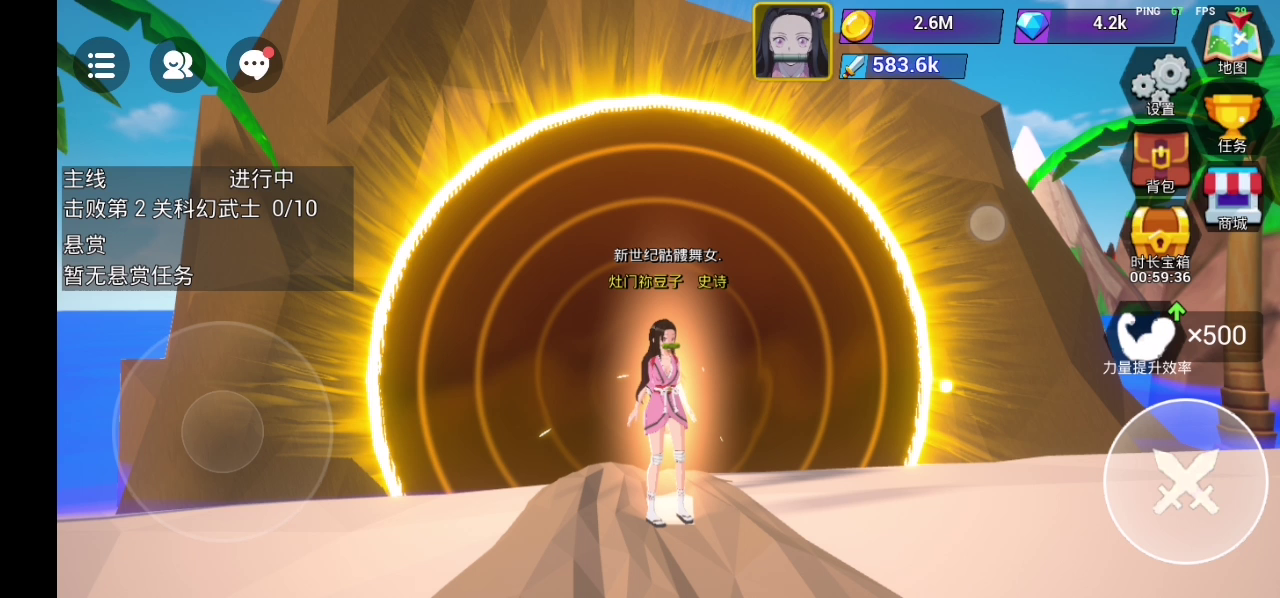Tap the crossed swords attack button
The height and width of the screenshot is (598, 1280).
1185,482
